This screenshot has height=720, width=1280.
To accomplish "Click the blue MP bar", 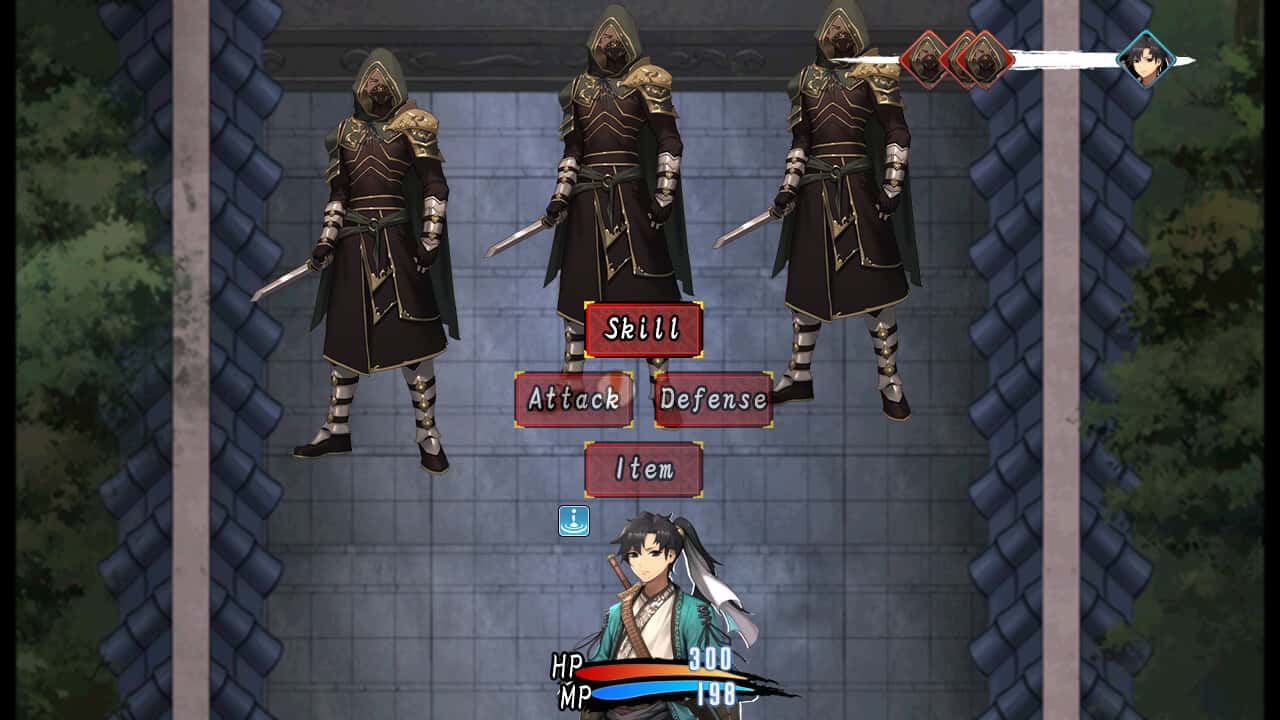I will pos(640,691).
